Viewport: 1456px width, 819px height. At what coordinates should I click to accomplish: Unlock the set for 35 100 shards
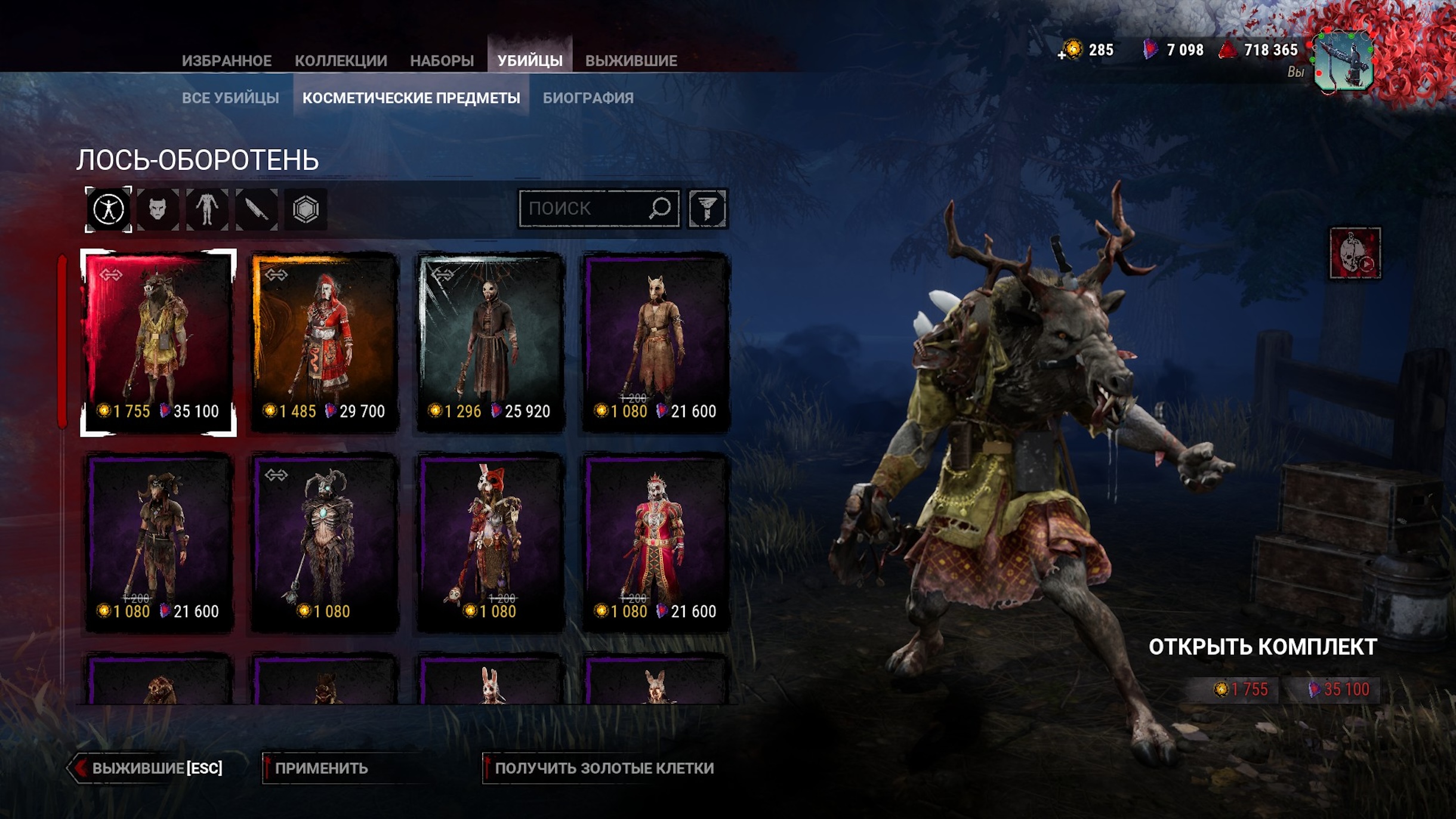coord(1339,690)
